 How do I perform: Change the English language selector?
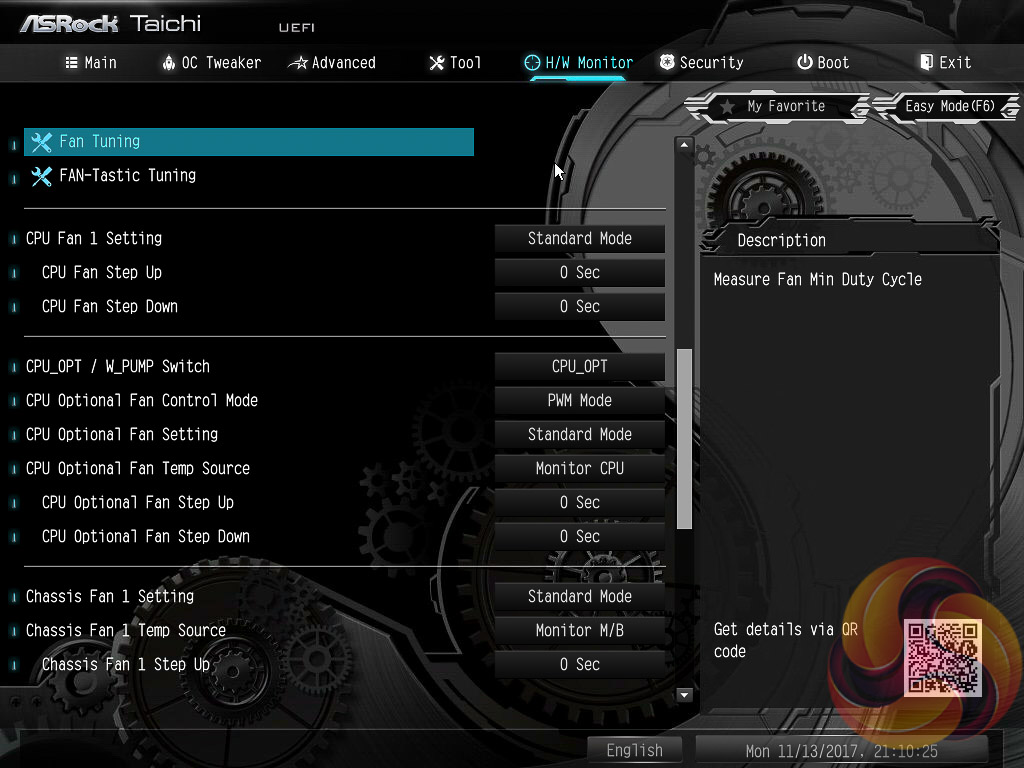coord(634,750)
